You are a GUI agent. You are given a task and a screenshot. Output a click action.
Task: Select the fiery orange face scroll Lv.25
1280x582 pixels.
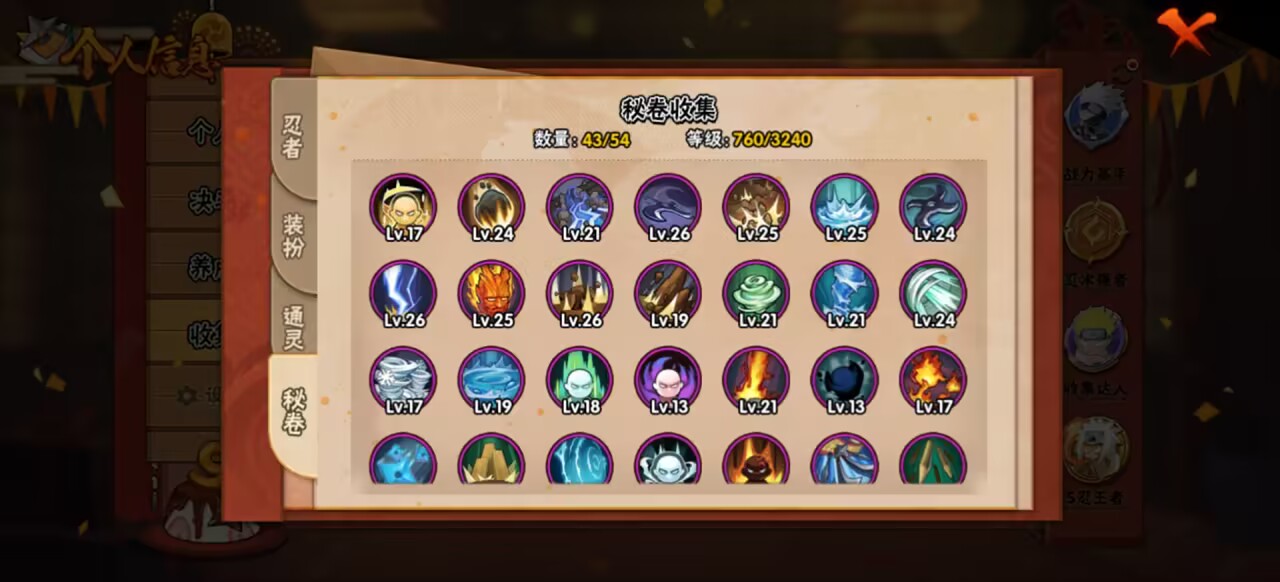491,293
